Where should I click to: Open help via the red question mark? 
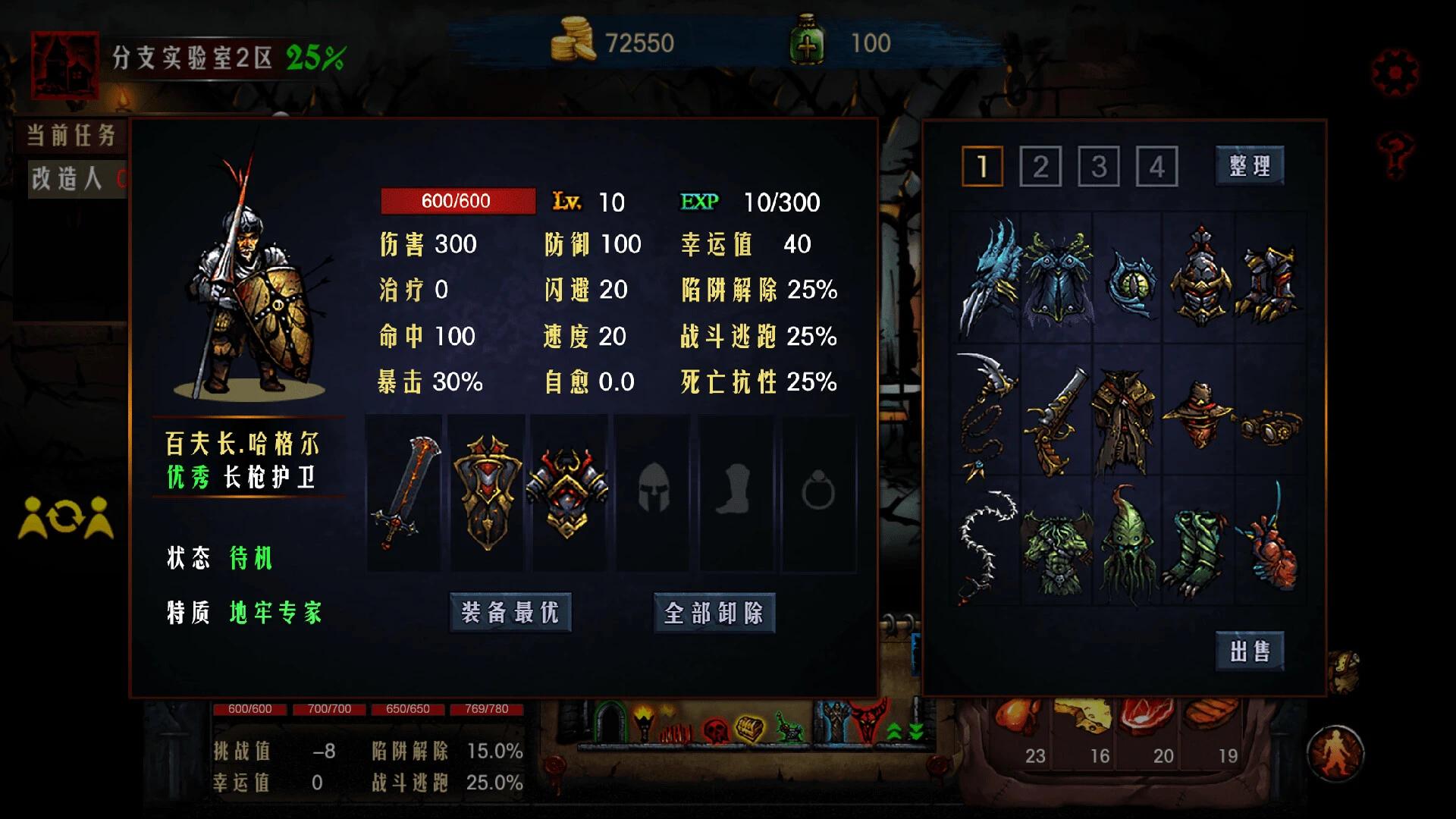coord(1395,154)
